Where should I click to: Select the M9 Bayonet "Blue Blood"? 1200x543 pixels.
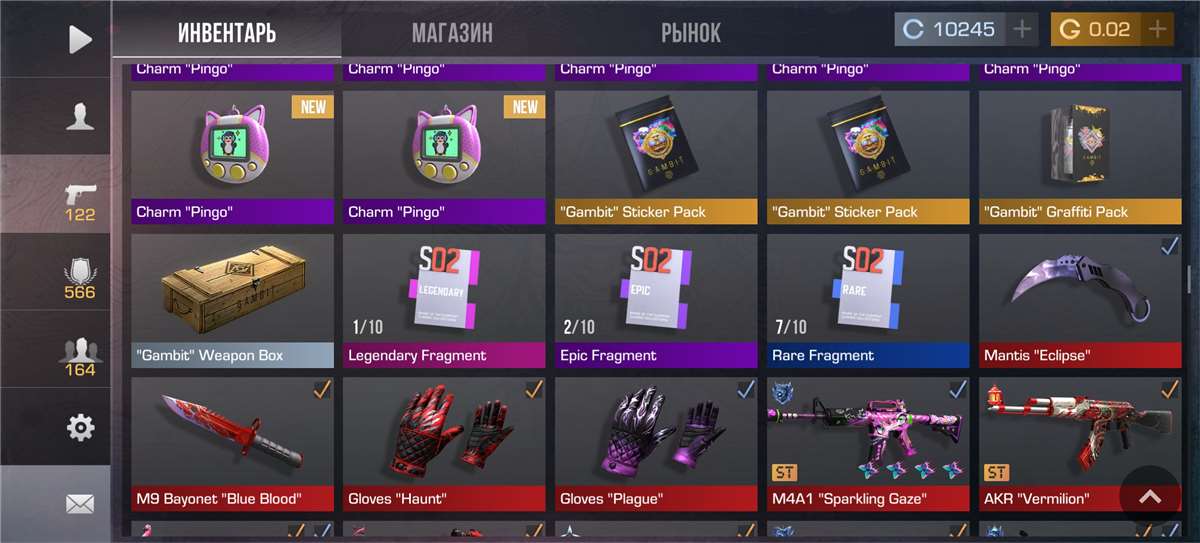pos(232,443)
